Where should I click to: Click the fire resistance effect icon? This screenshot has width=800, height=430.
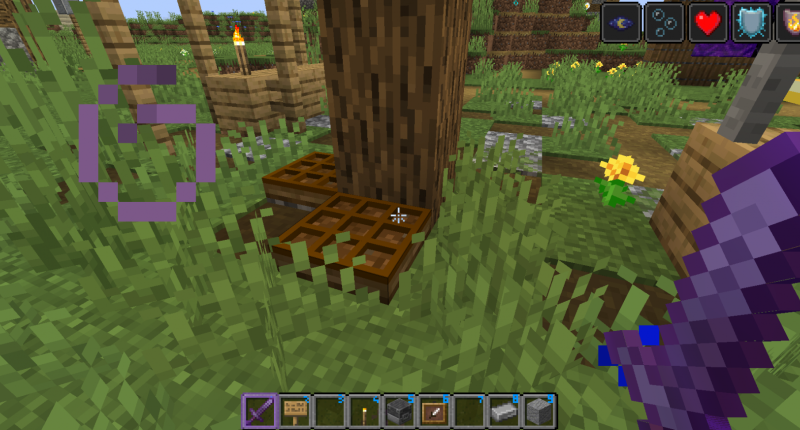point(789,22)
